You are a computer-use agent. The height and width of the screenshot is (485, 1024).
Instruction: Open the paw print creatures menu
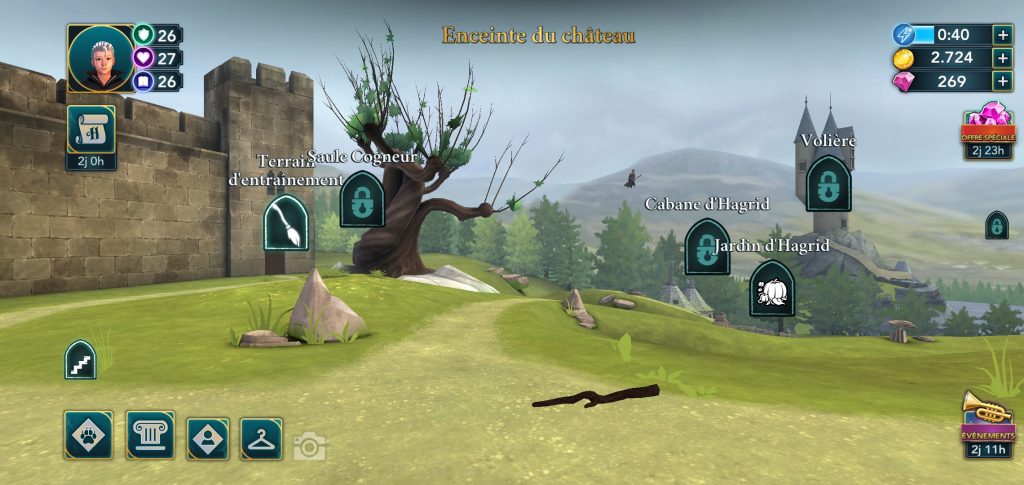click(x=88, y=436)
